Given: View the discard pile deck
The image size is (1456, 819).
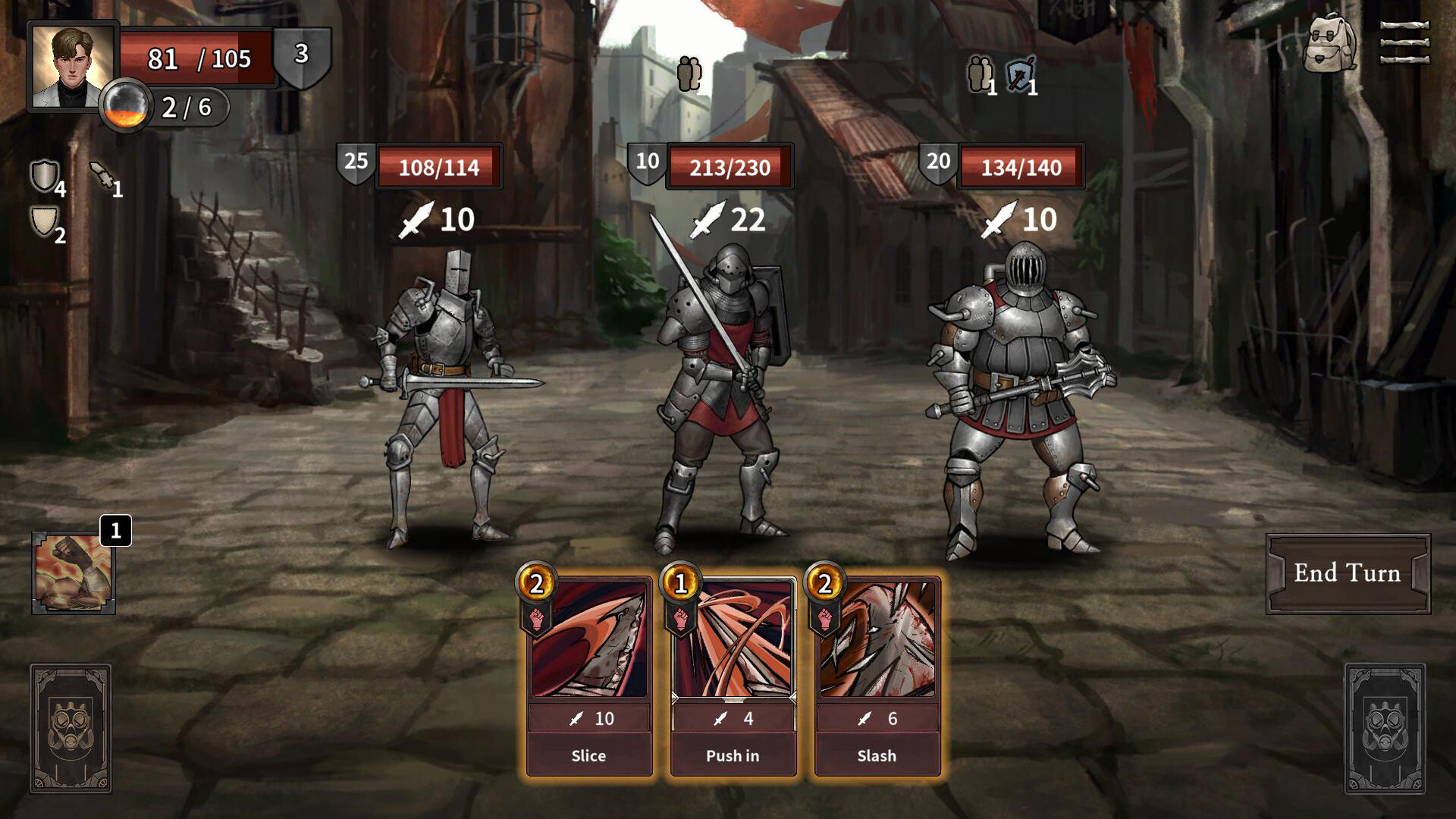Looking at the screenshot, I should tap(1385, 729).
